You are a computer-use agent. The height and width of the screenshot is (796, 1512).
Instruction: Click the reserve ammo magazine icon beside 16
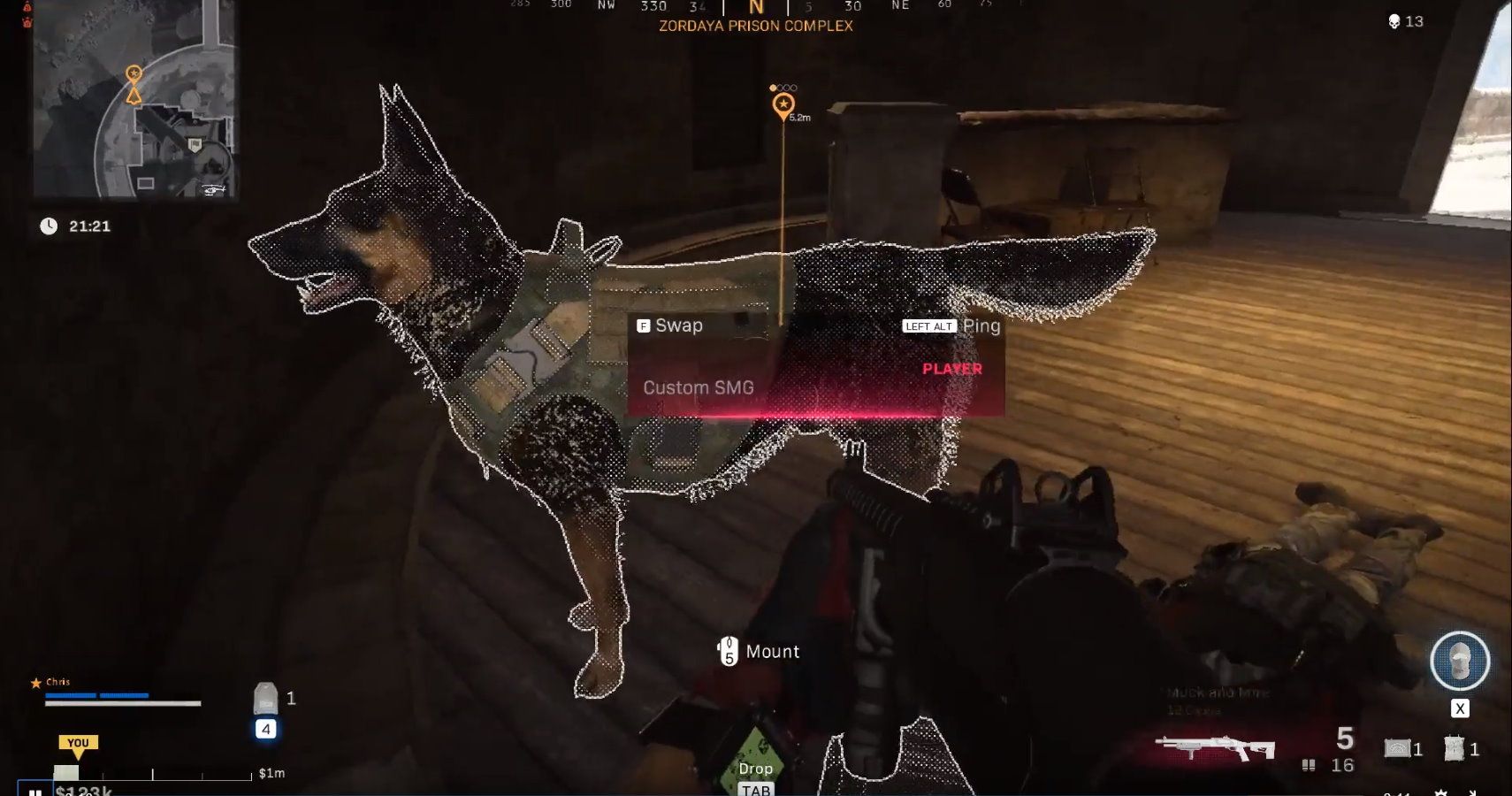pos(1308,763)
